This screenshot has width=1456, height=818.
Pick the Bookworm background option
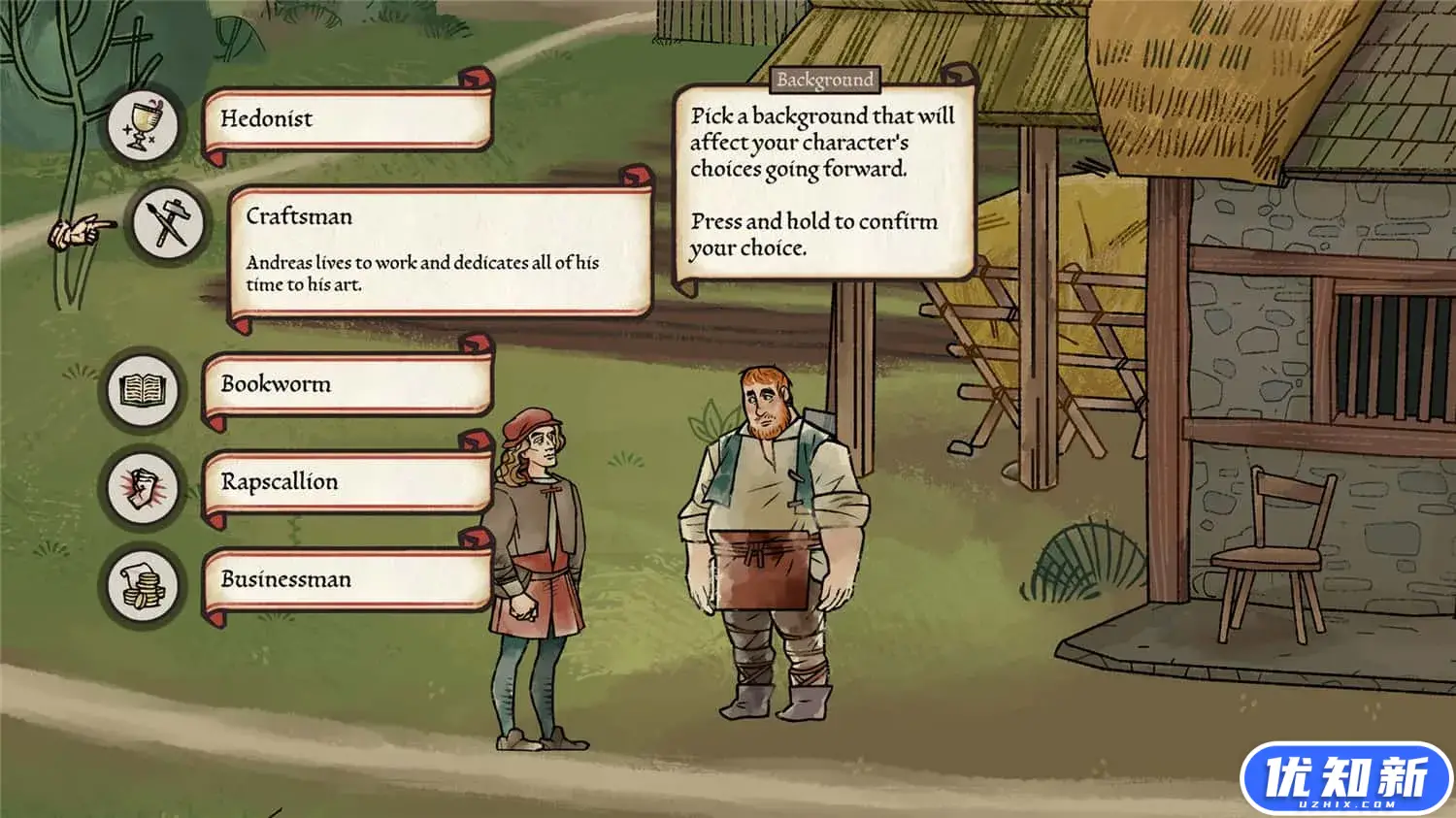coord(347,385)
